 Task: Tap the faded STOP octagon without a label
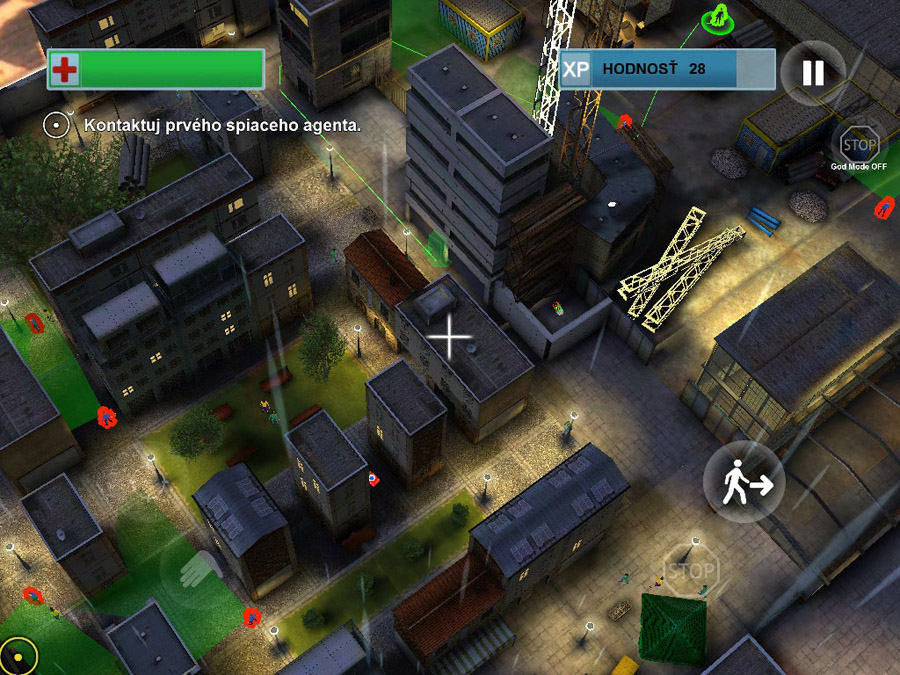(x=690, y=571)
